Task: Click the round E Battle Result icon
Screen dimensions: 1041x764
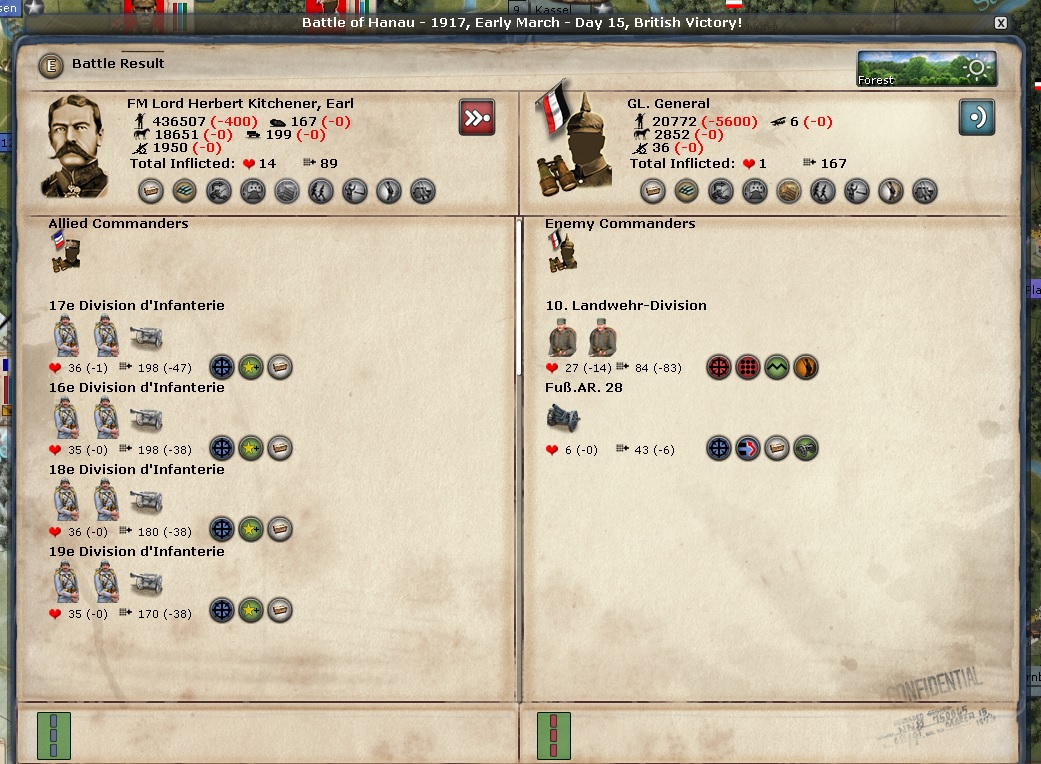Action: 50,66
